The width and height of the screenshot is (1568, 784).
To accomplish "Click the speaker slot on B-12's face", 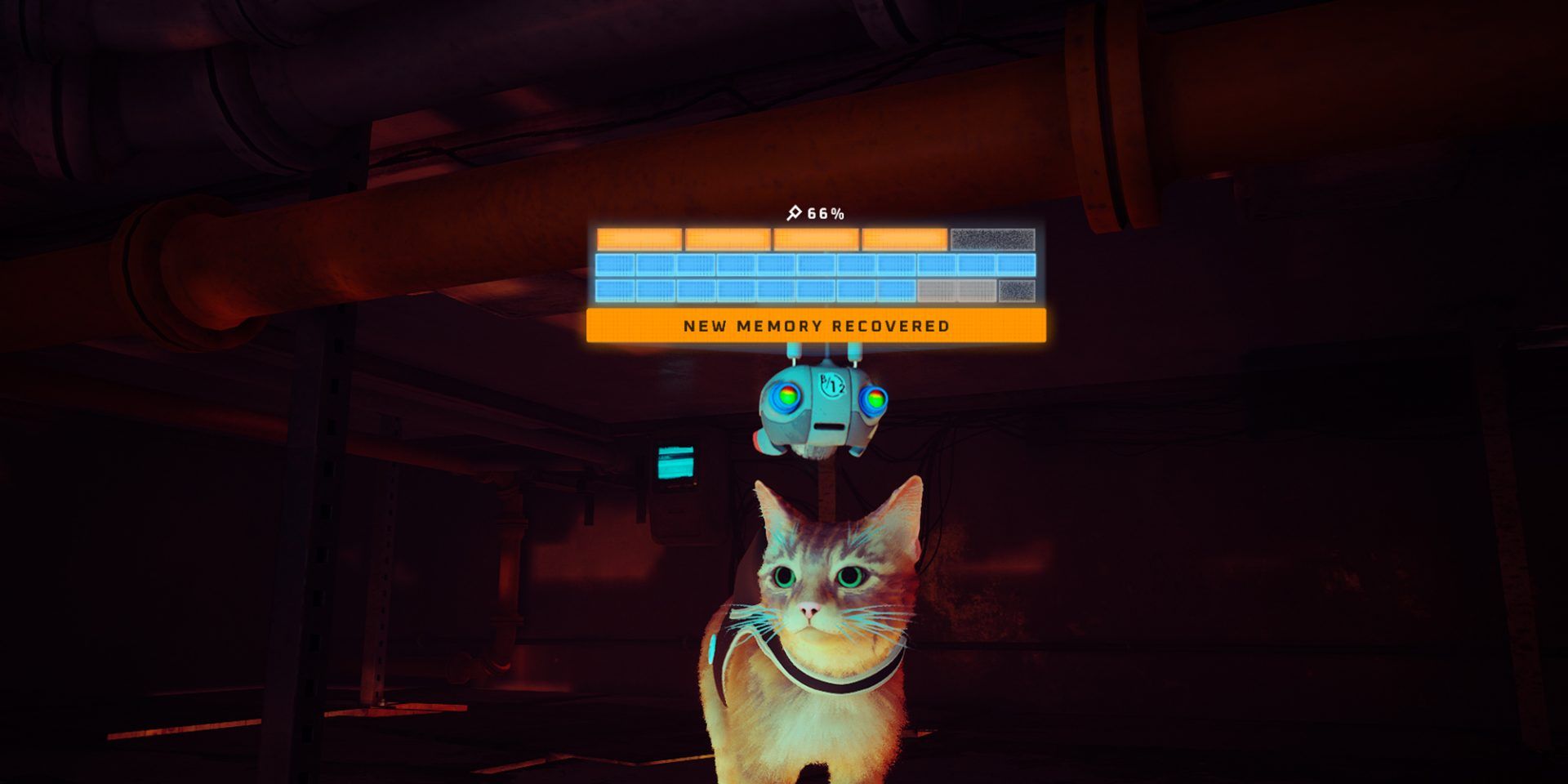I will click(829, 425).
